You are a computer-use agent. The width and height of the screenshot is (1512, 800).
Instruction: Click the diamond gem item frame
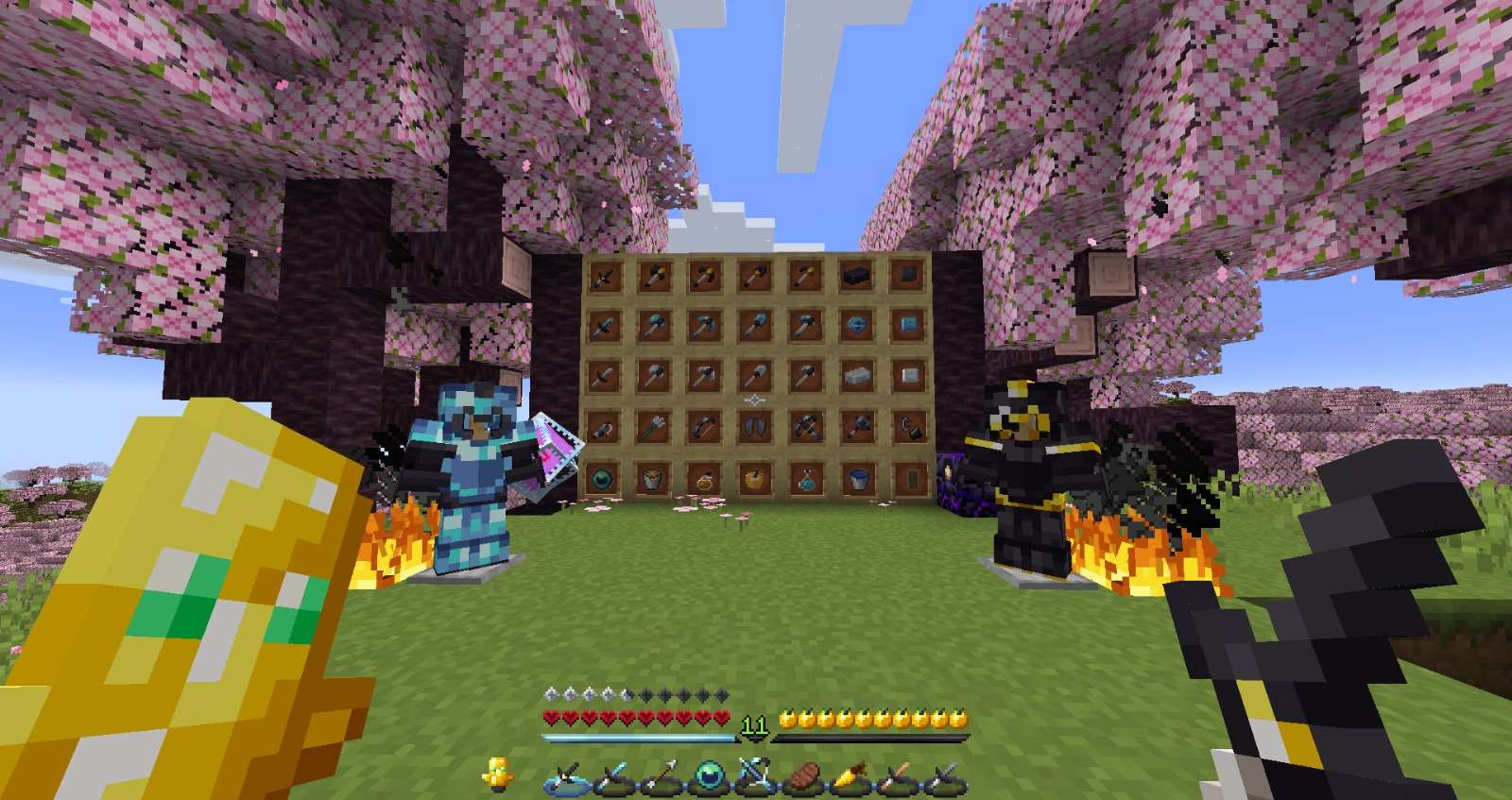856,324
